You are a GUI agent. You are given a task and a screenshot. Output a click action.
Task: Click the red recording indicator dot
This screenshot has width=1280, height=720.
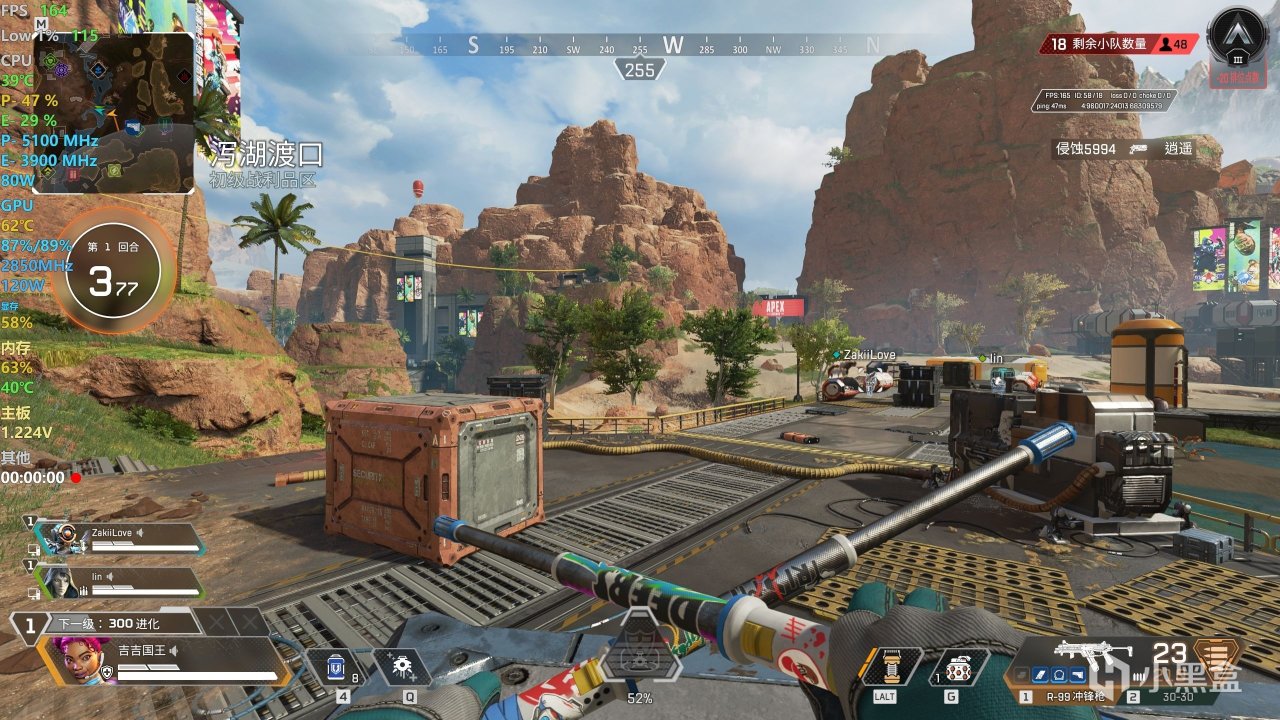point(75,478)
